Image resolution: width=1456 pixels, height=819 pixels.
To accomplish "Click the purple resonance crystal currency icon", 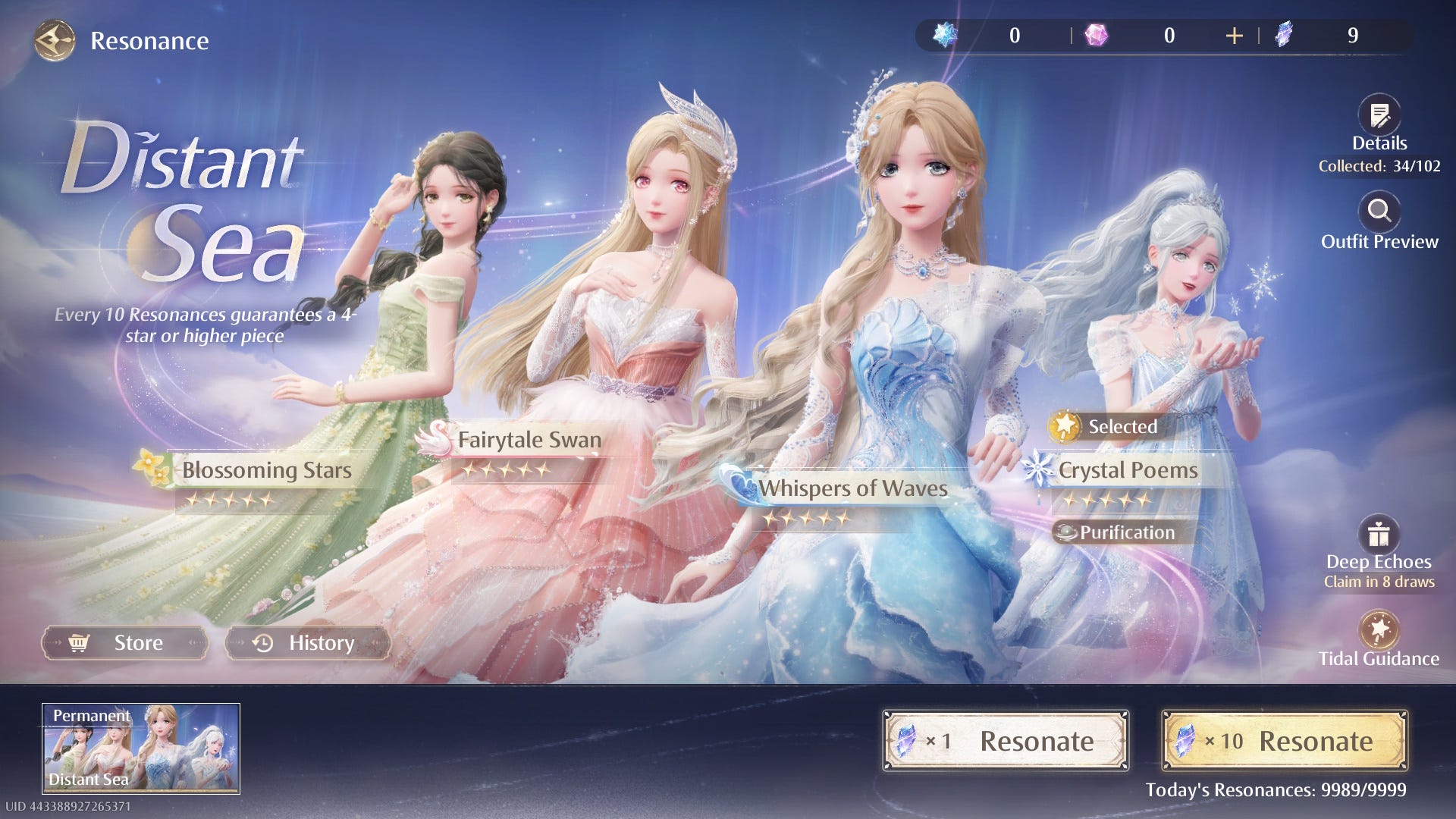I will click(x=1284, y=35).
